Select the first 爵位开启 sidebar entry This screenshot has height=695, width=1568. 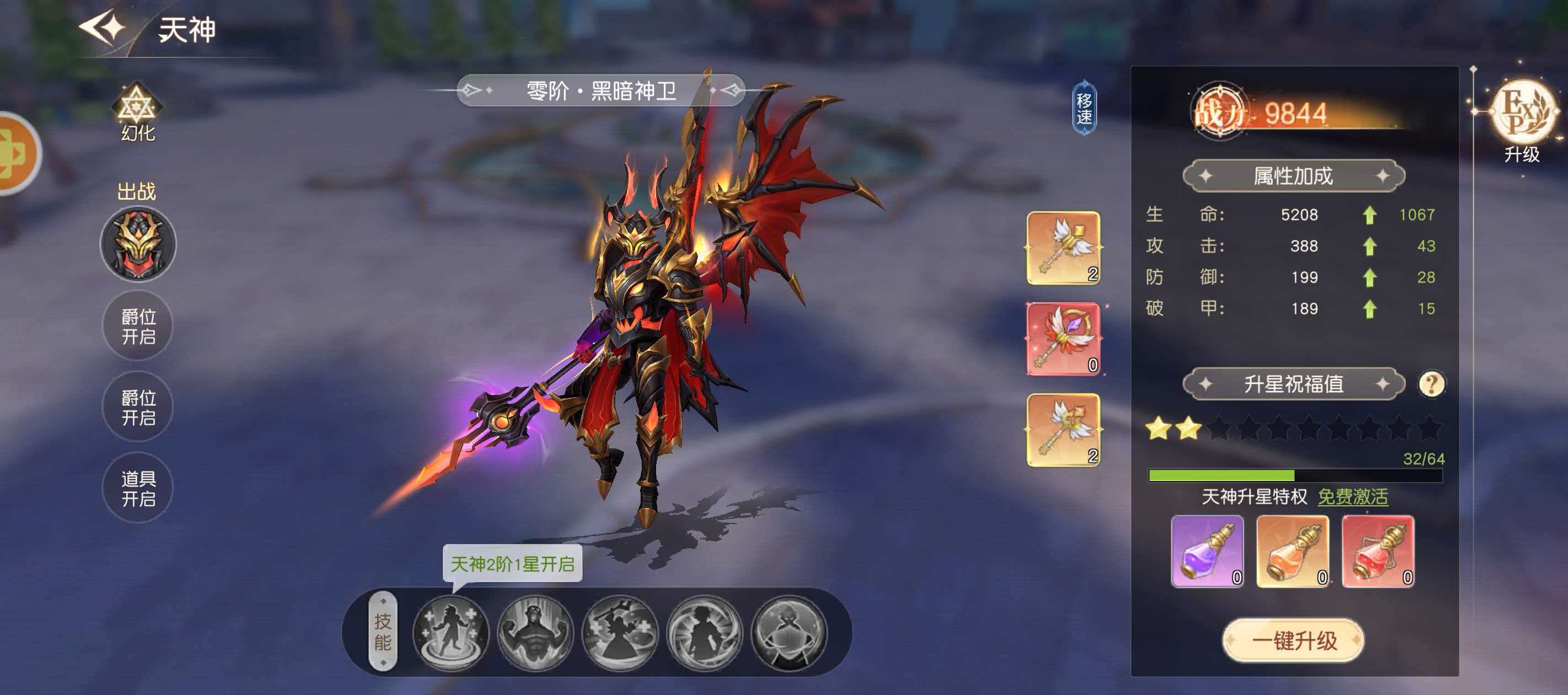138,327
